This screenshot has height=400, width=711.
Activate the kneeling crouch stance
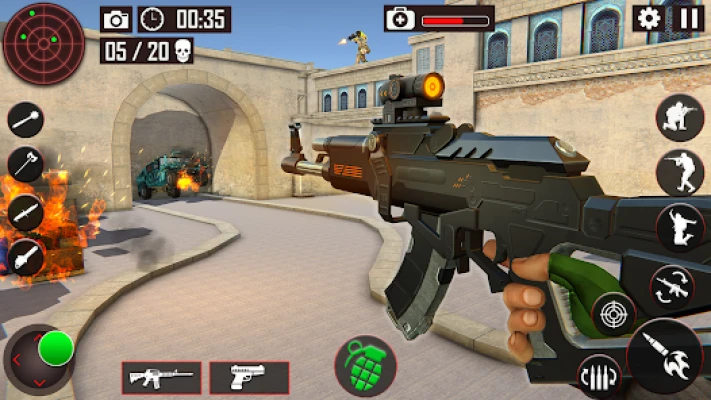point(680,118)
